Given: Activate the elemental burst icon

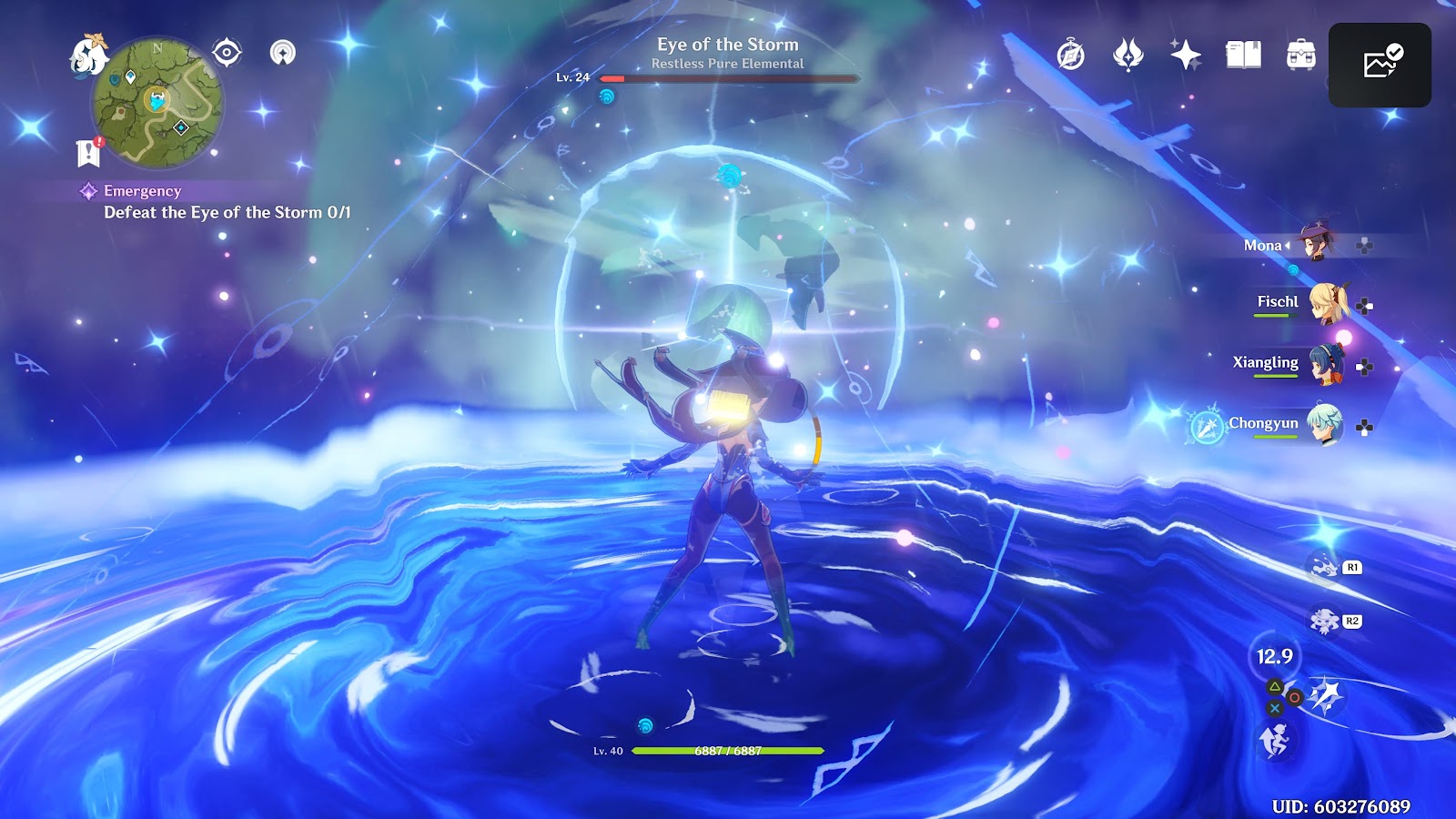Looking at the screenshot, I should pos(1326,696).
